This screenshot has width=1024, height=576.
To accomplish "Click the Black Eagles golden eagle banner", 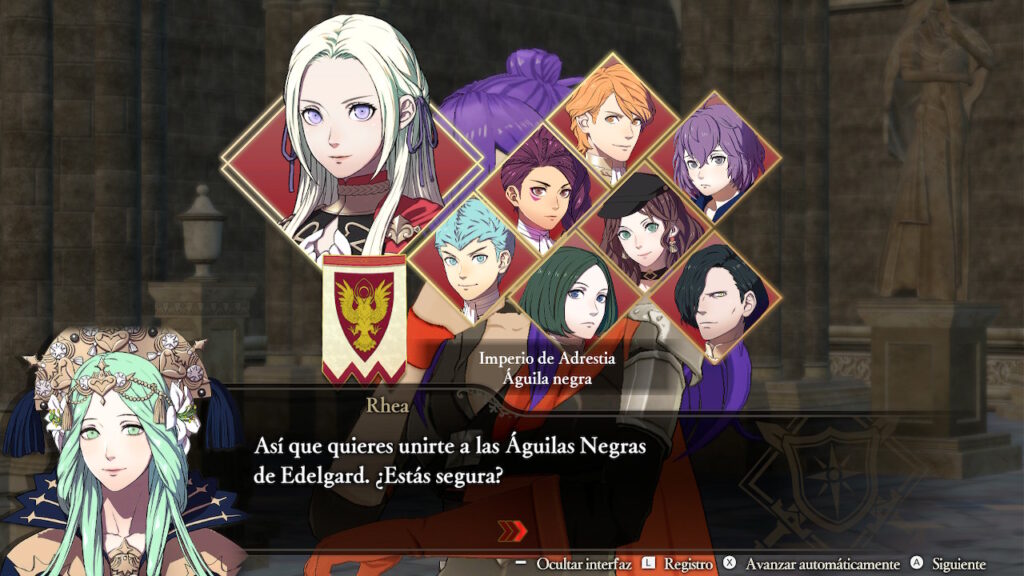I will pyautogui.click(x=364, y=317).
